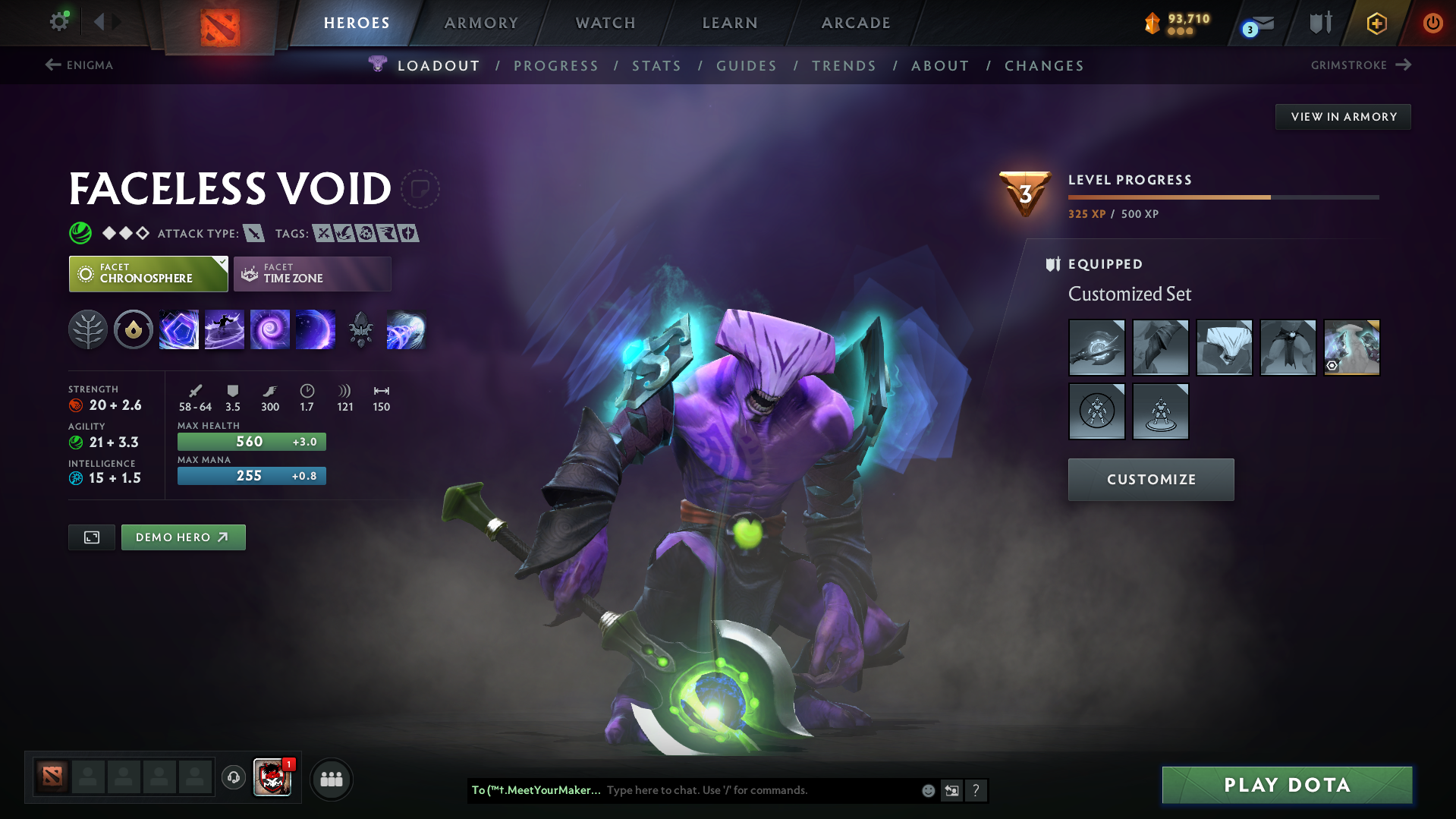Quit the game with power button
Viewport: 1456px width, 819px height.
pyautogui.click(x=1432, y=23)
